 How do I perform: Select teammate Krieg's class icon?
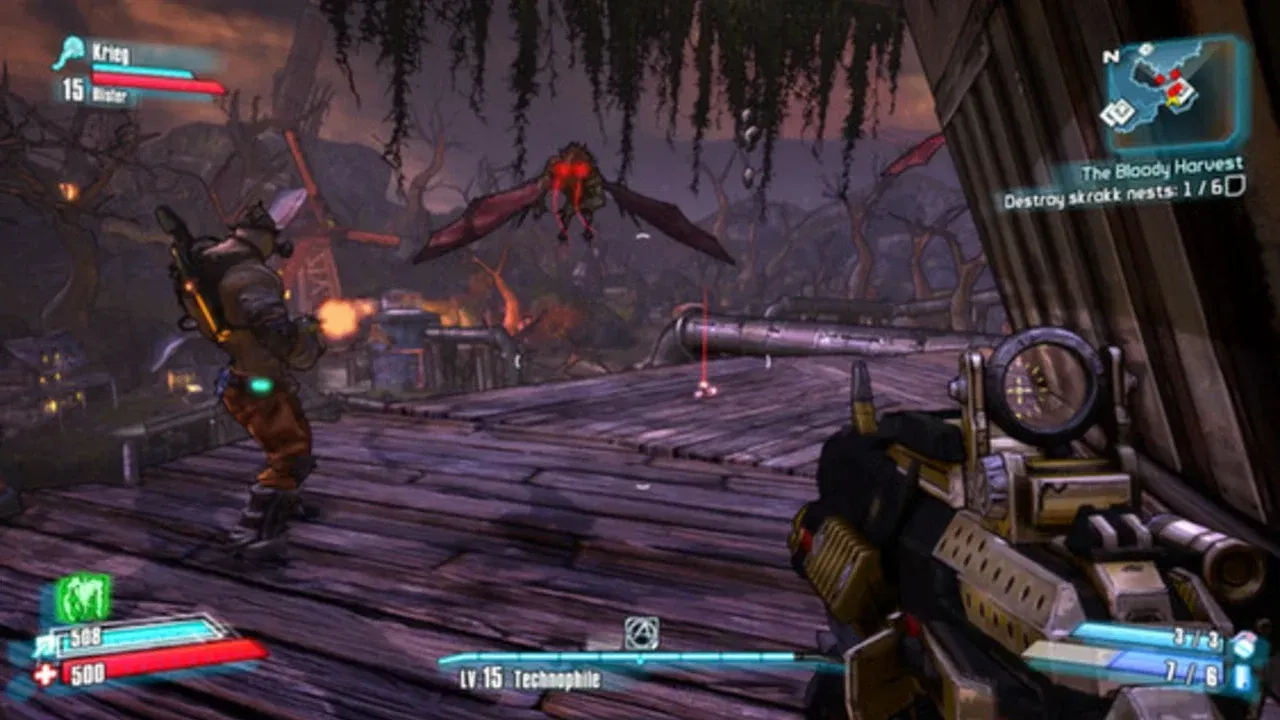coord(71,52)
